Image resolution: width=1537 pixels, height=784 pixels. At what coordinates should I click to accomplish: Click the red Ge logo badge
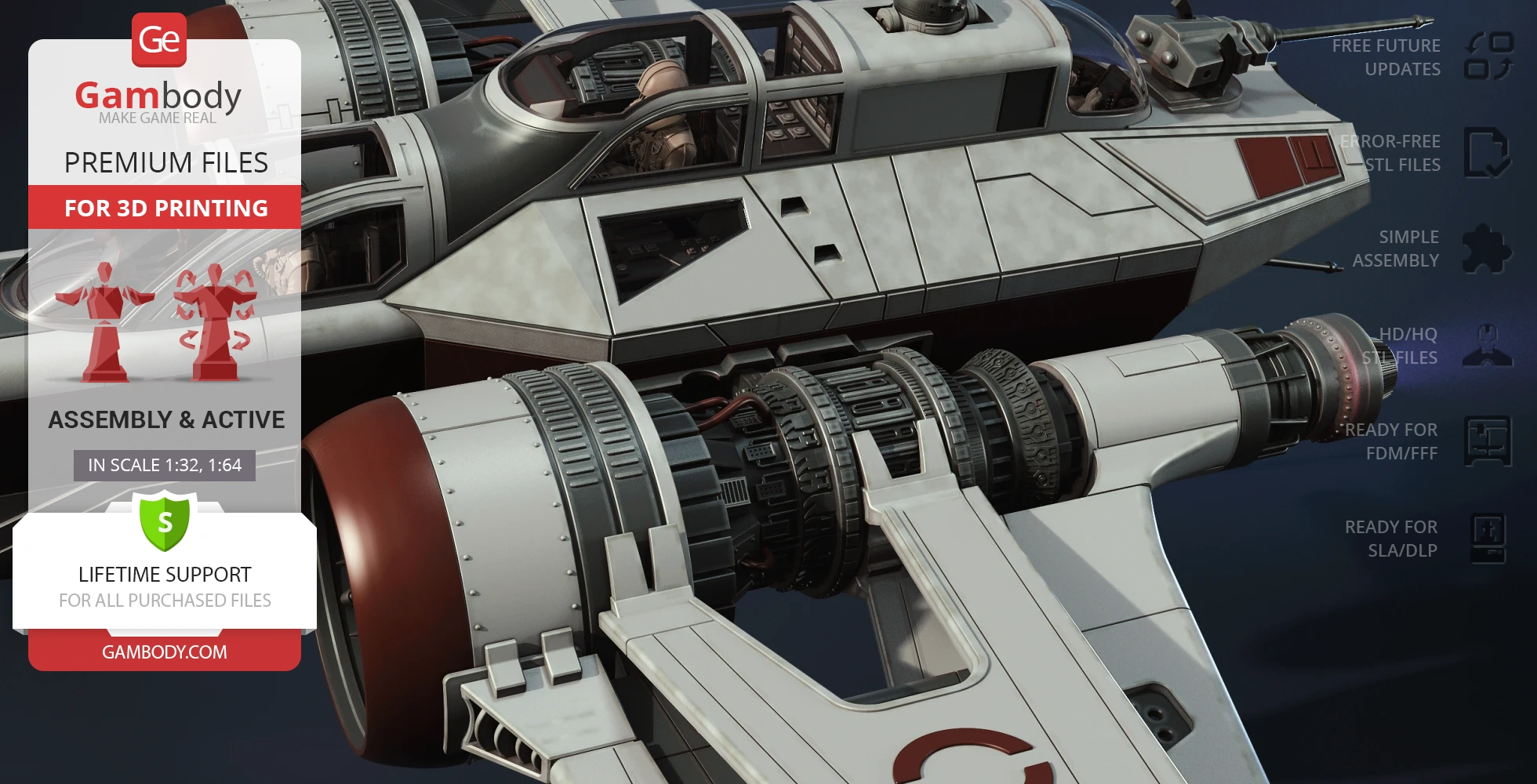[x=159, y=39]
